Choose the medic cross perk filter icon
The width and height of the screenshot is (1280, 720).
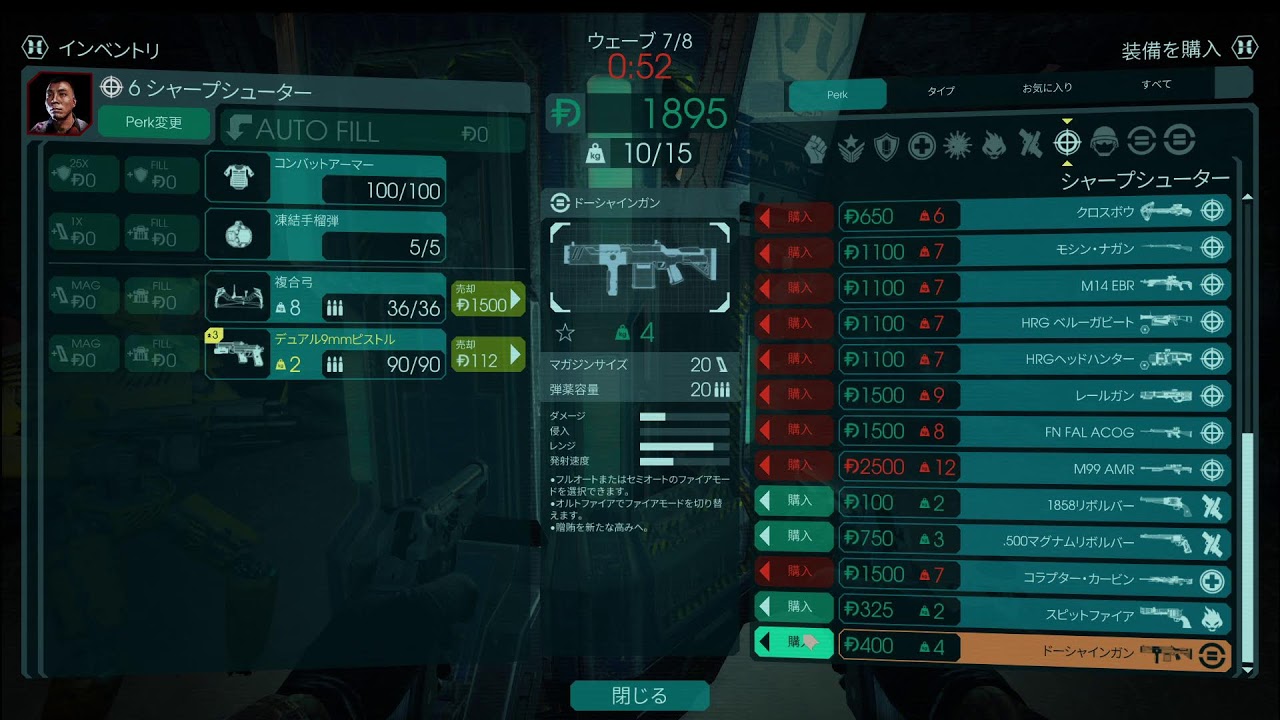tap(922, 146)
